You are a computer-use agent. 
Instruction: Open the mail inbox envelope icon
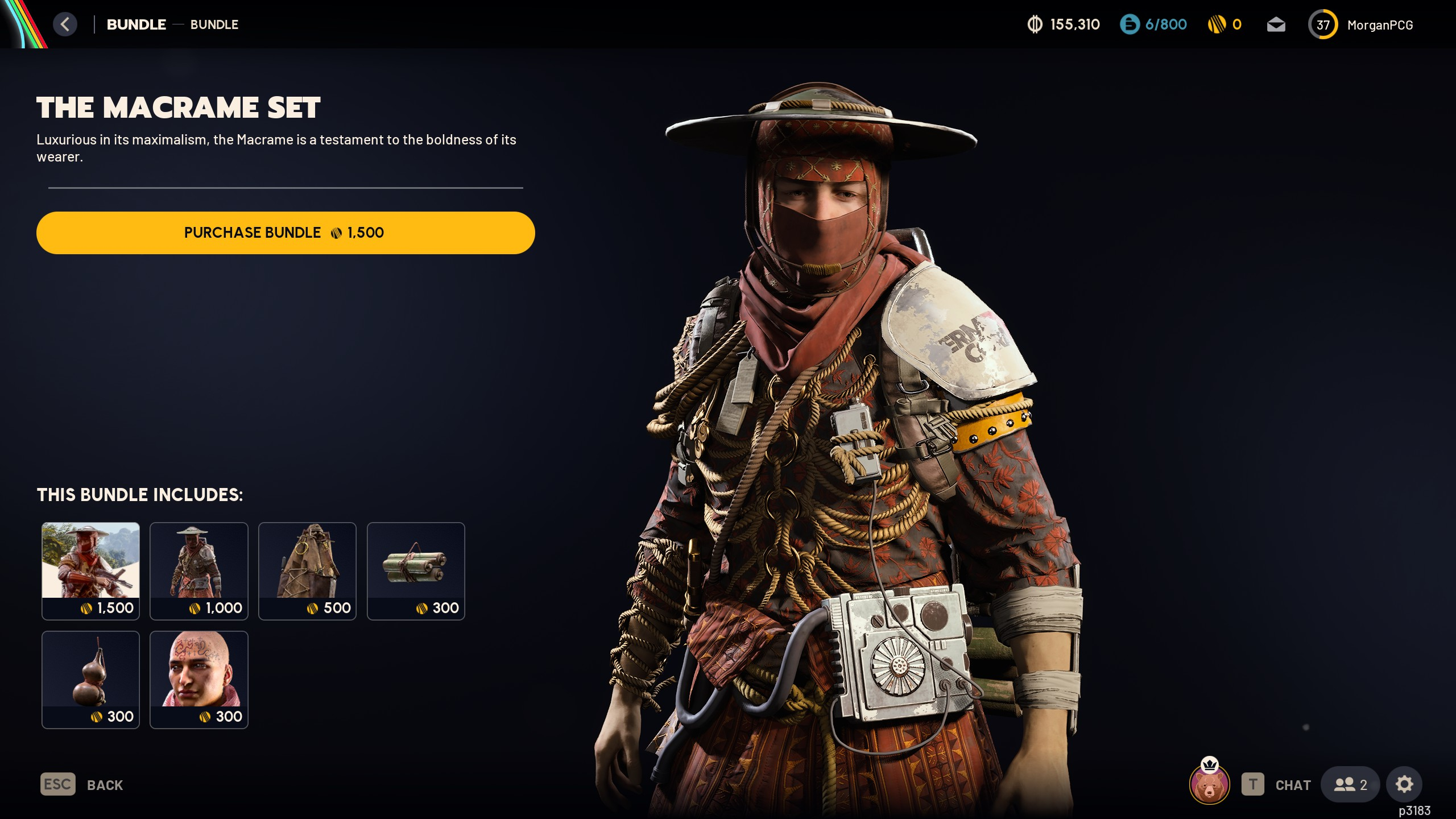[x=1276, y=24]
